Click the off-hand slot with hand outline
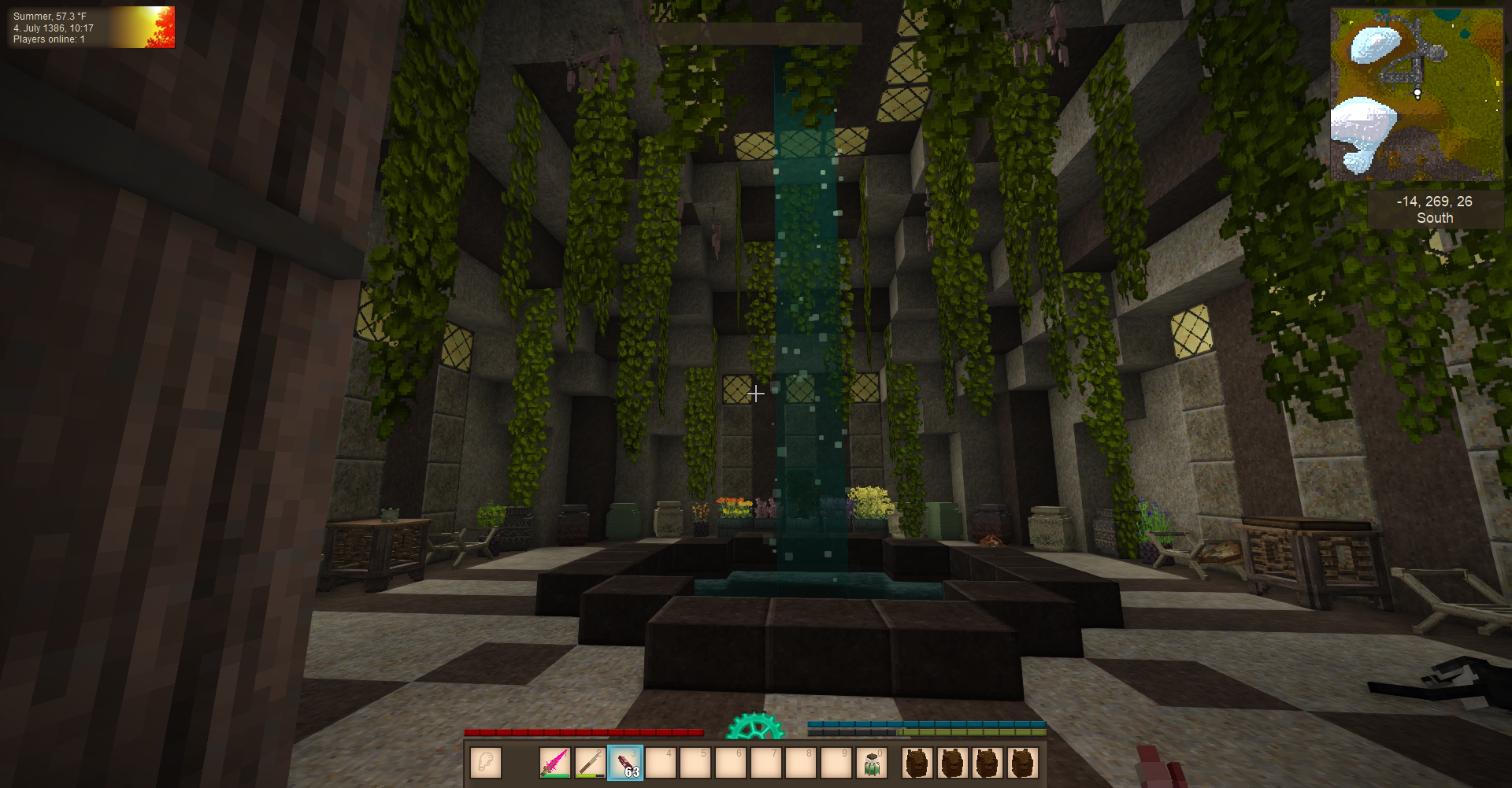 pyautogui.click(x=486, y=763)
